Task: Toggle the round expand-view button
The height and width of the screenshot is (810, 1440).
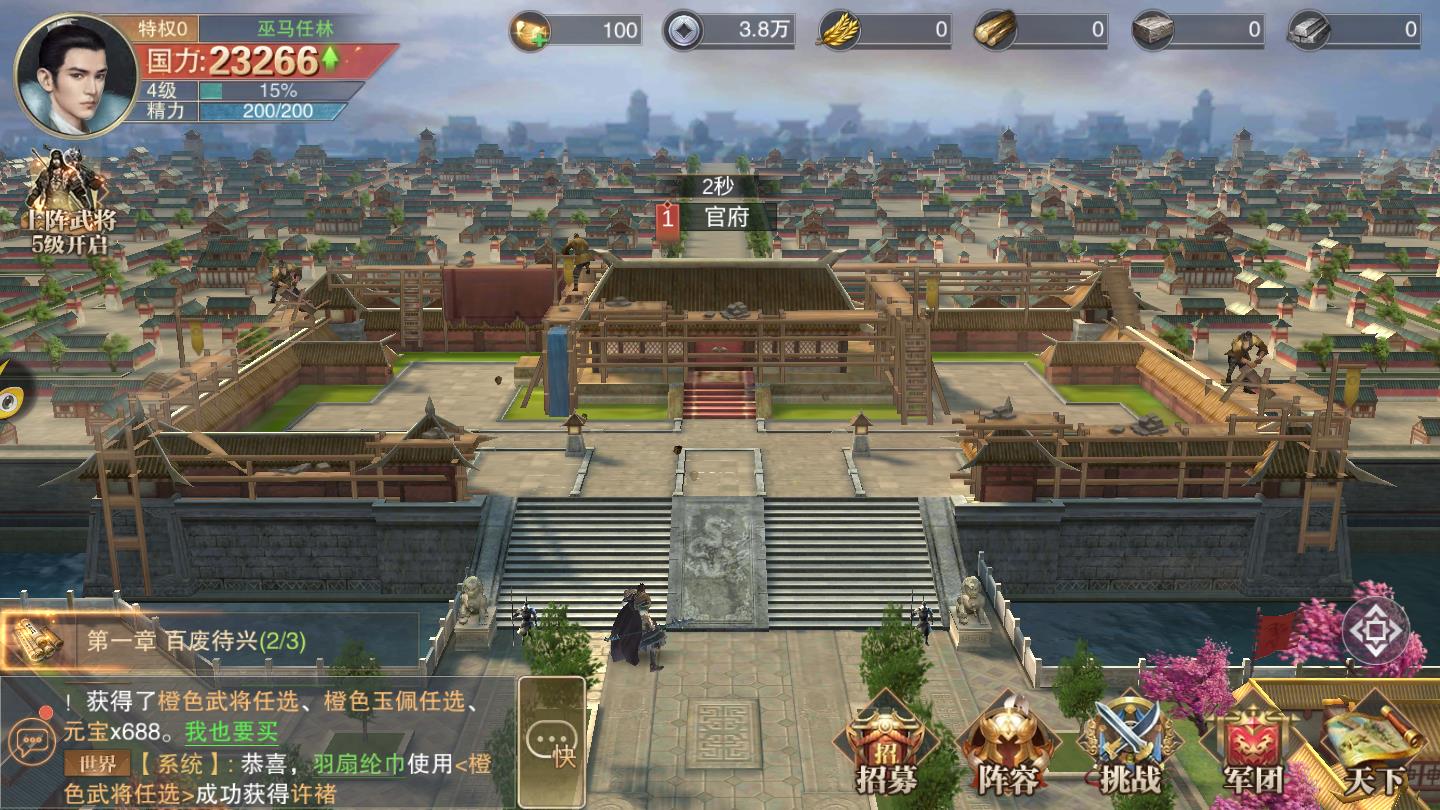Action: [x=1375, y=630]
